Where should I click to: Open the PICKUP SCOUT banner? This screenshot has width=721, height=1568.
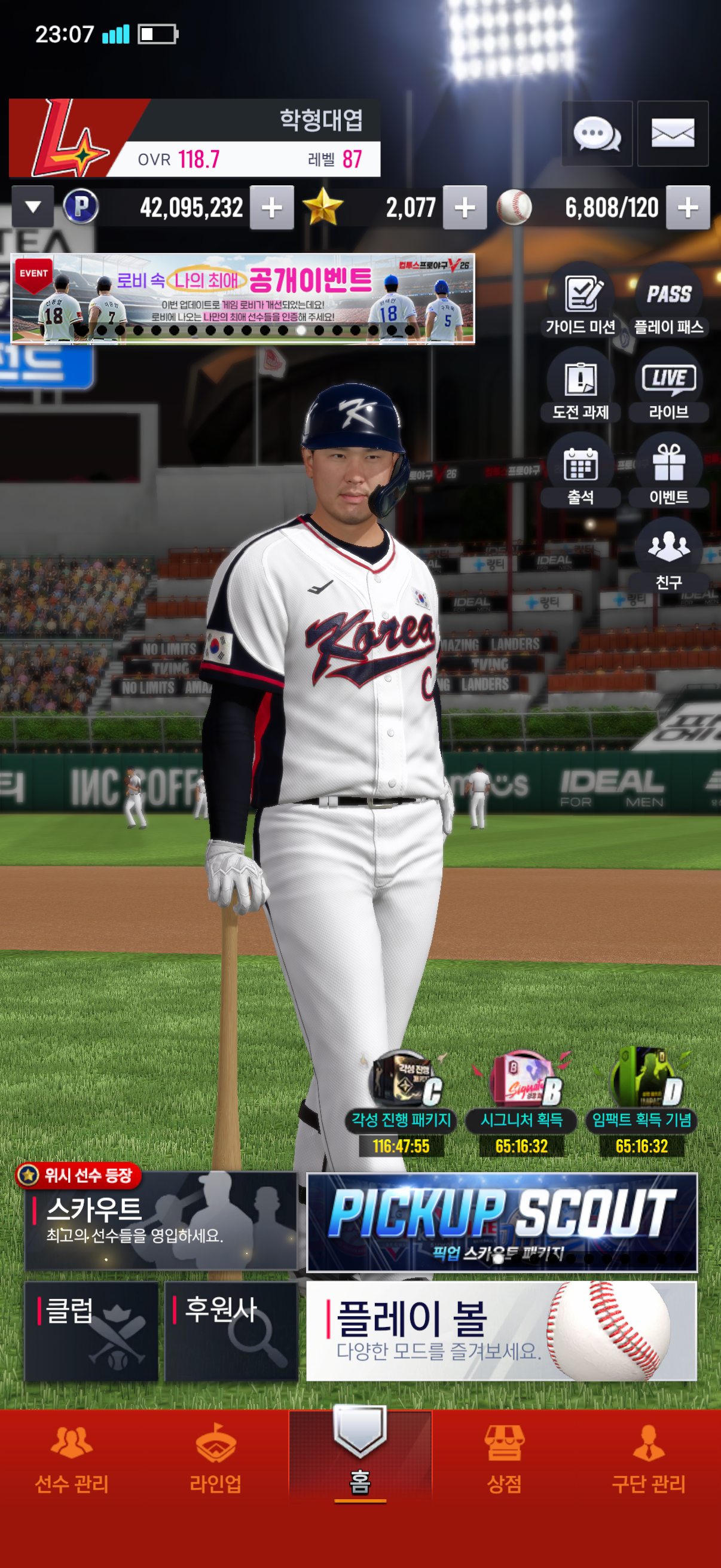502,1222
